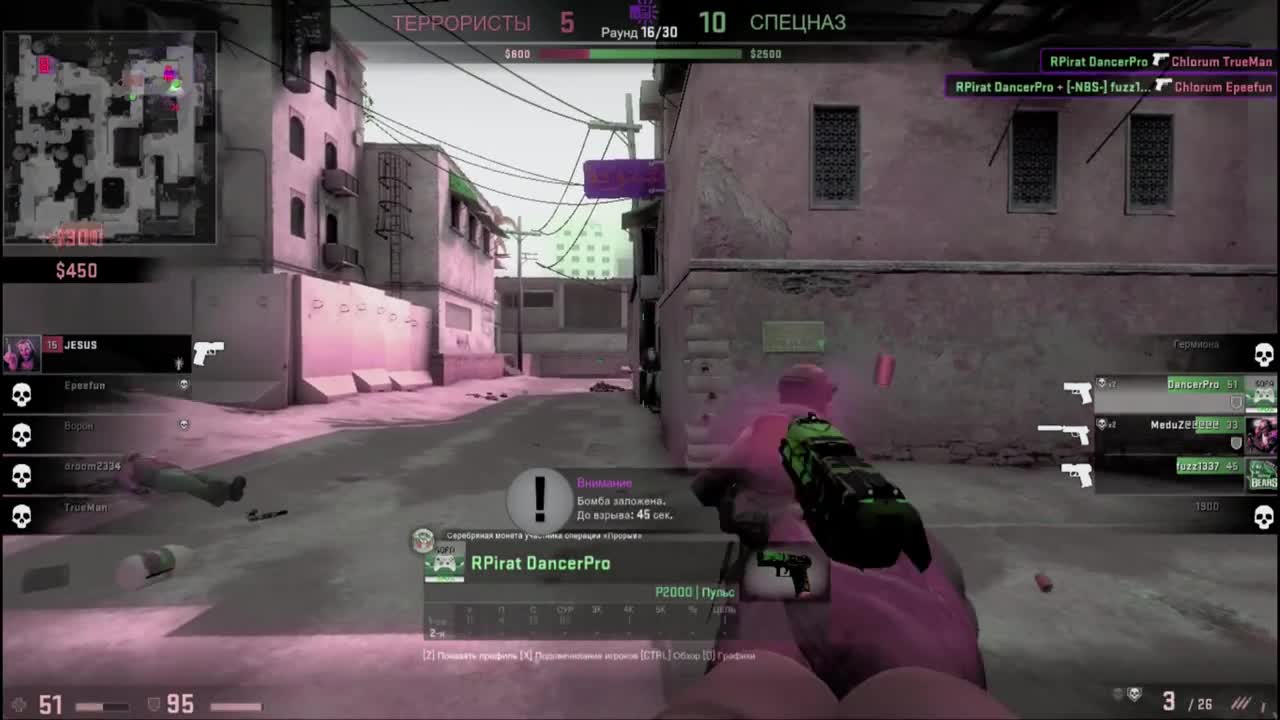Switch to the ТЕРРОРИСТЫ team tab
The width and height of the screenshot is (1280, 720).
point(460,22)
